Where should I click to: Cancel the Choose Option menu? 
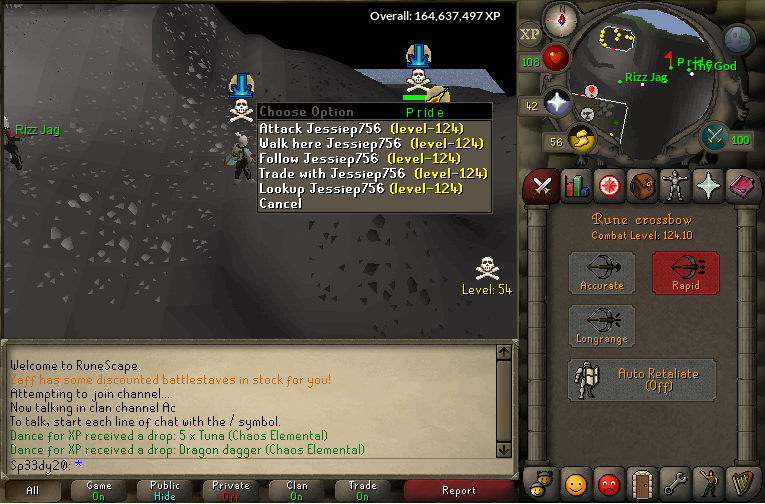280,203
